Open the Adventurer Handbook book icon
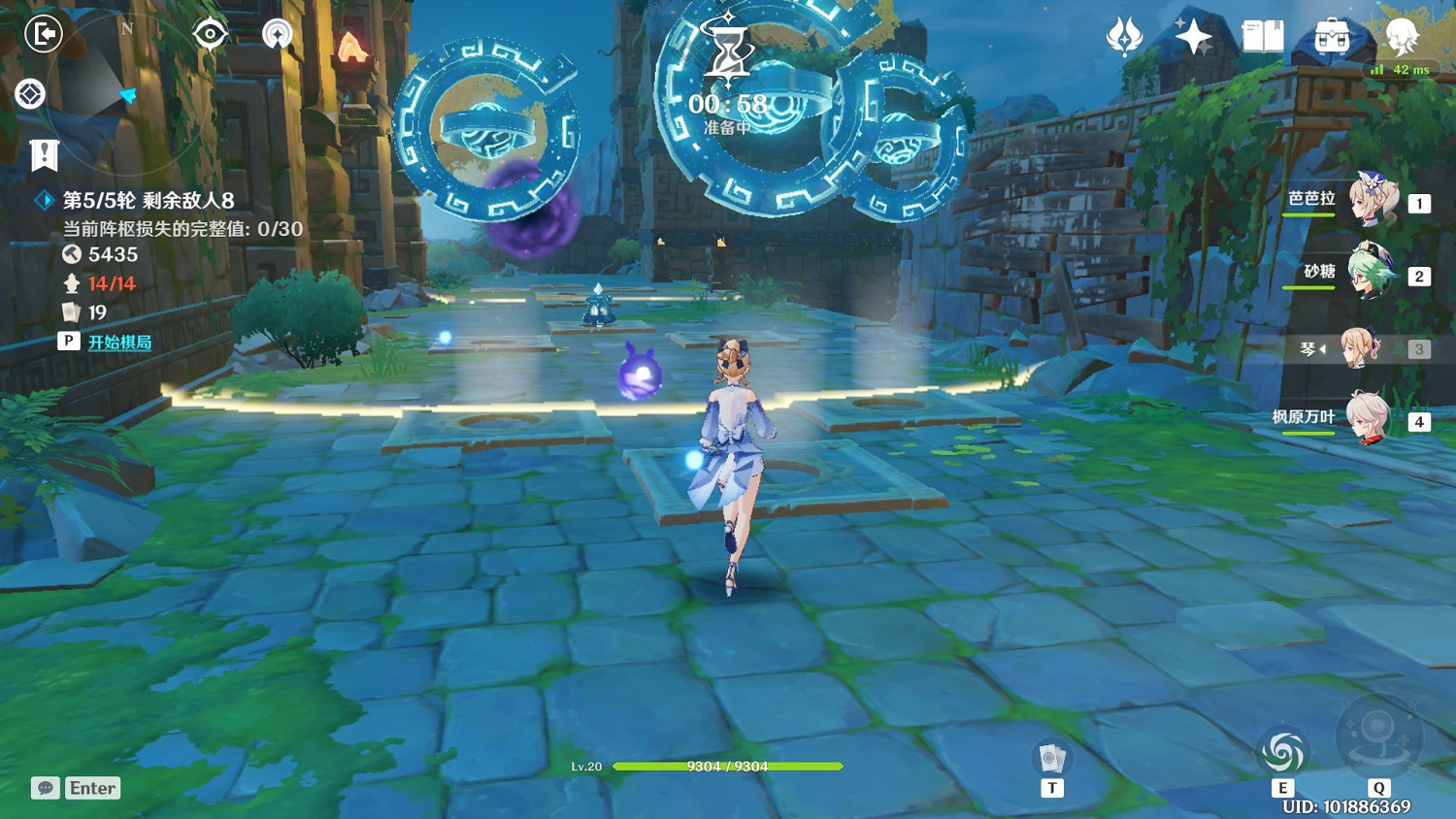Viewport: 1456px width, 819px height. [x=1264, y=37]
